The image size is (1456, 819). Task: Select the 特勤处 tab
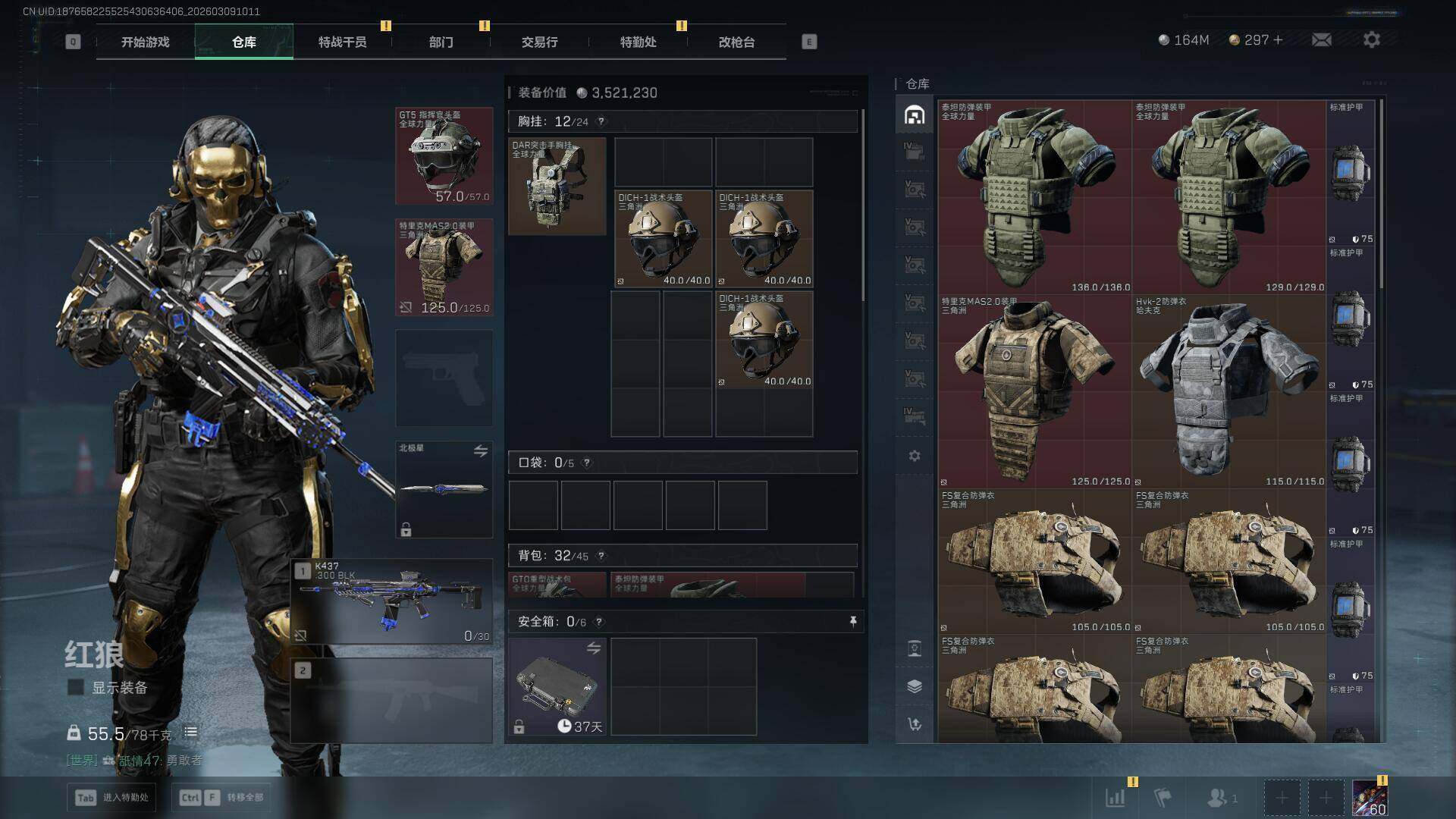(638, 42)
